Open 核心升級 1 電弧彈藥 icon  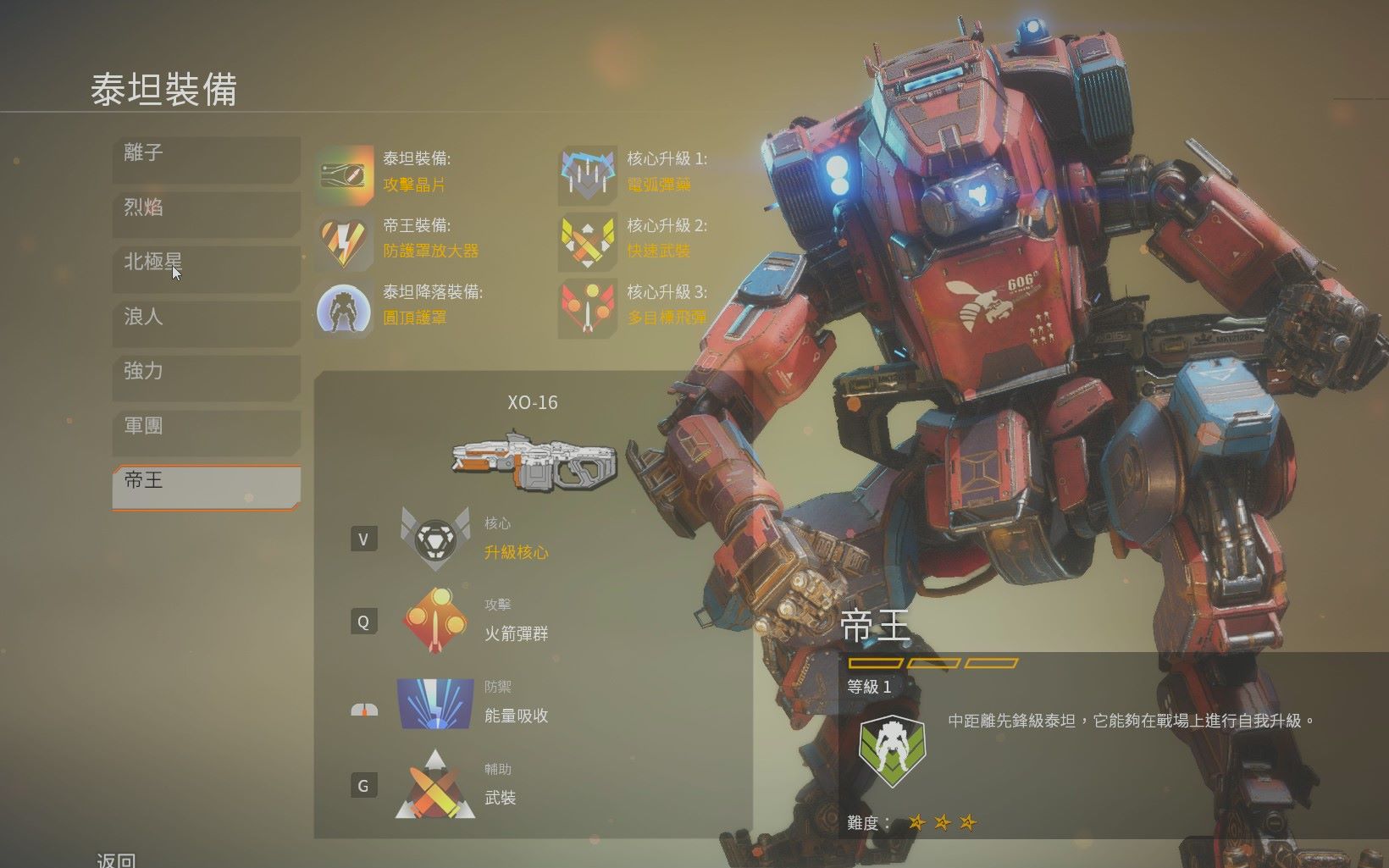[x=588, y=174]
